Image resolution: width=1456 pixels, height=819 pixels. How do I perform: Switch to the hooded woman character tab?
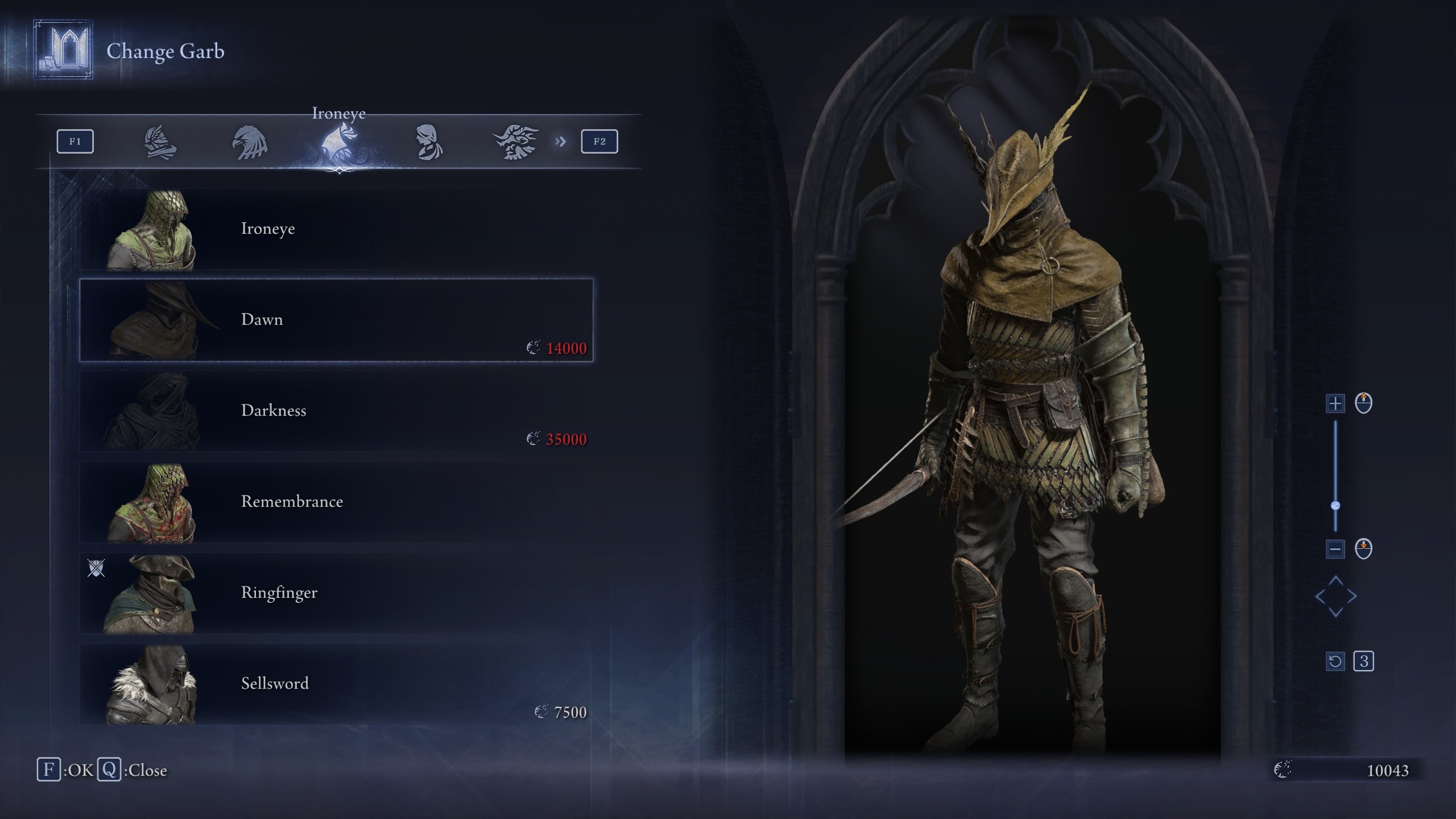pyautogui.click(x=428, y=142)
